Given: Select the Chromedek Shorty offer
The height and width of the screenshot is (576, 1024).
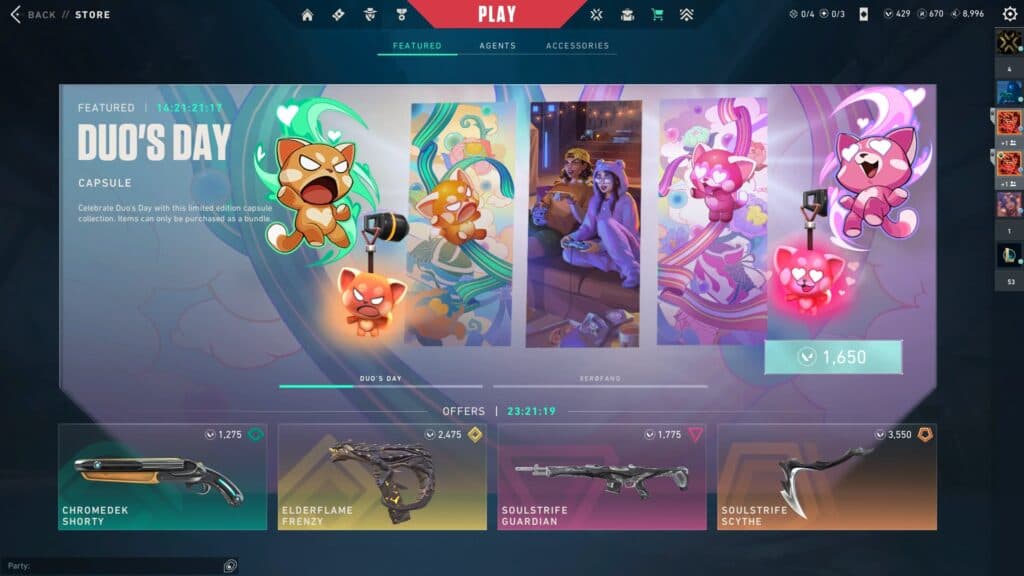Looking at the screenshot, I should click(x=162, y=477).
